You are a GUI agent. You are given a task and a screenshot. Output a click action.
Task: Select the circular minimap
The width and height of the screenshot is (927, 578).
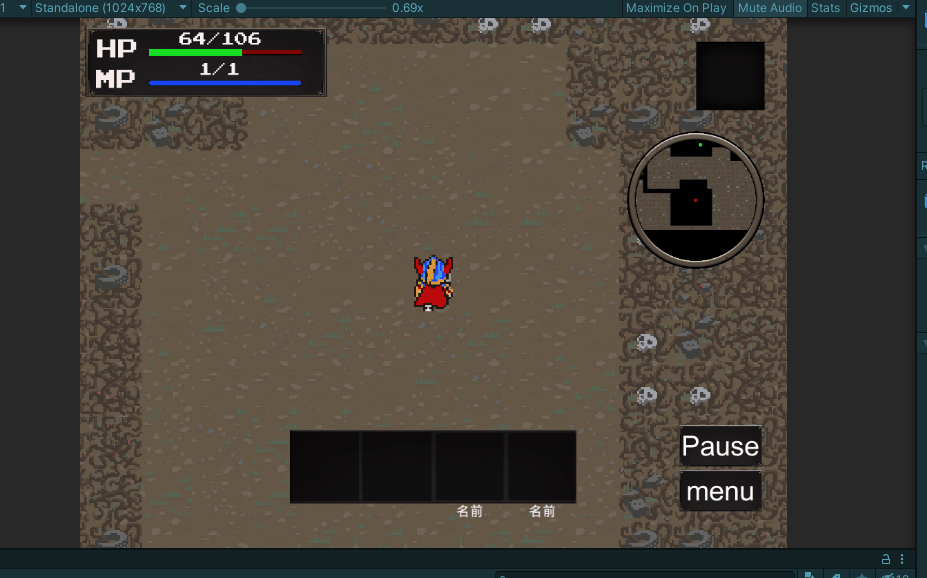click(696, 199)
